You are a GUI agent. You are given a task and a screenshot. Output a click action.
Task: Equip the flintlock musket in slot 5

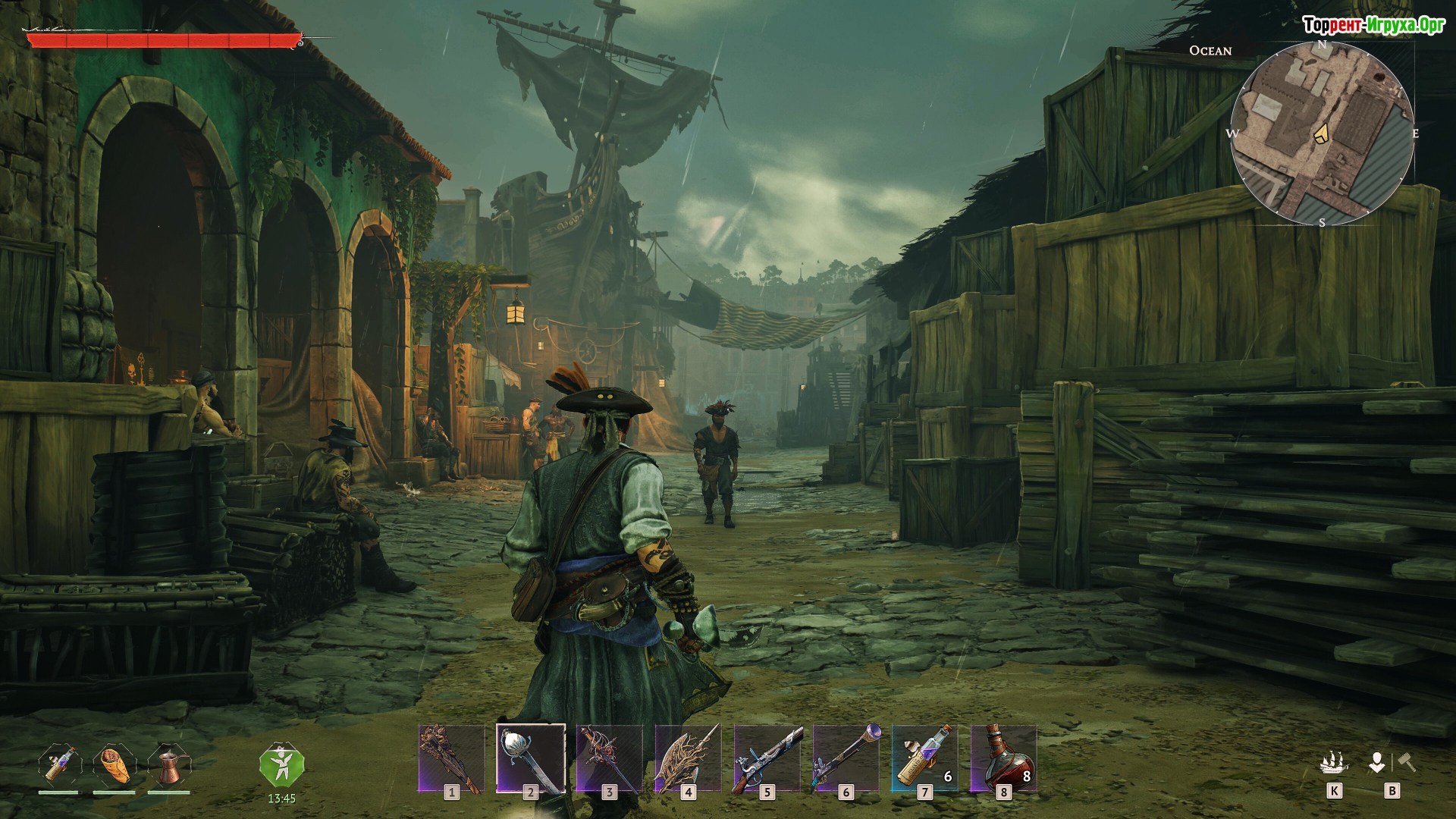(767, 758)
